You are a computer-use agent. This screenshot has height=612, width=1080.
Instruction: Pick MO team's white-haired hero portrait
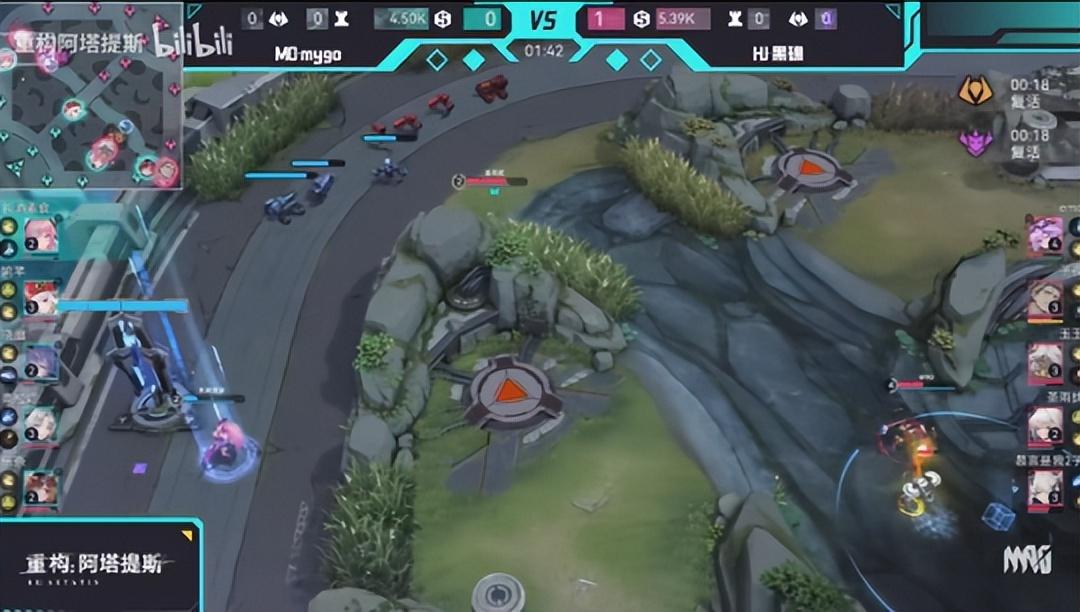pyautogui.click(x=41, y=424)
